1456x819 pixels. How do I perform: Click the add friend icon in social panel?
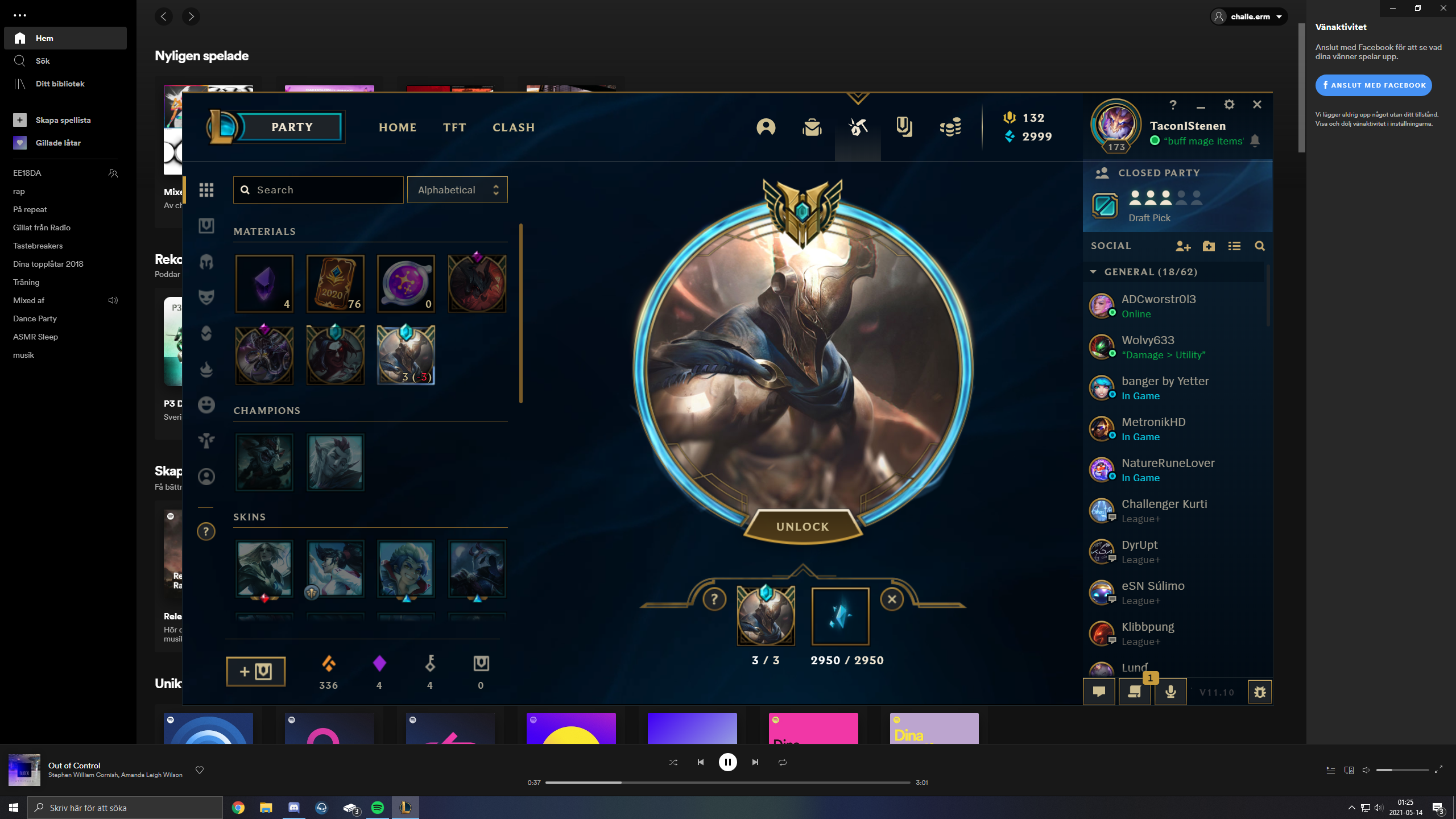tap(1184, 246)
